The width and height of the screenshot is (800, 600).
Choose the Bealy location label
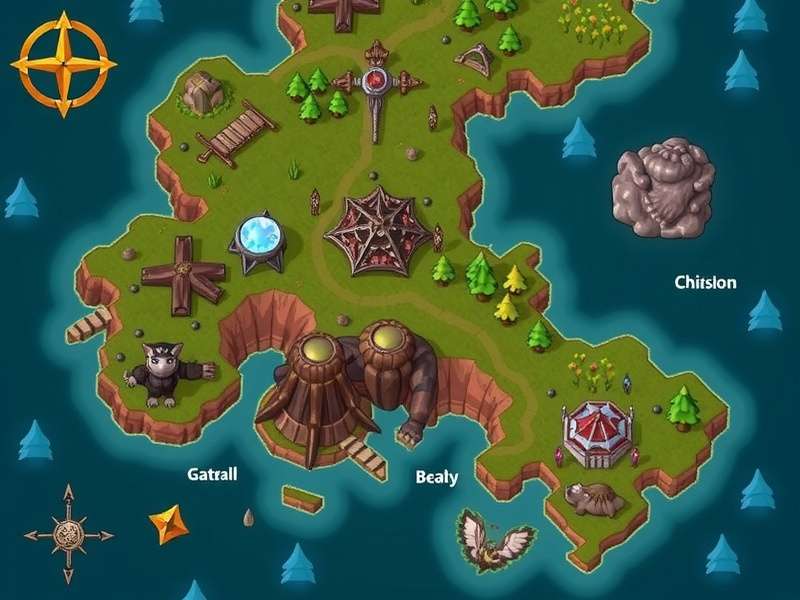(x=436, y=477)
